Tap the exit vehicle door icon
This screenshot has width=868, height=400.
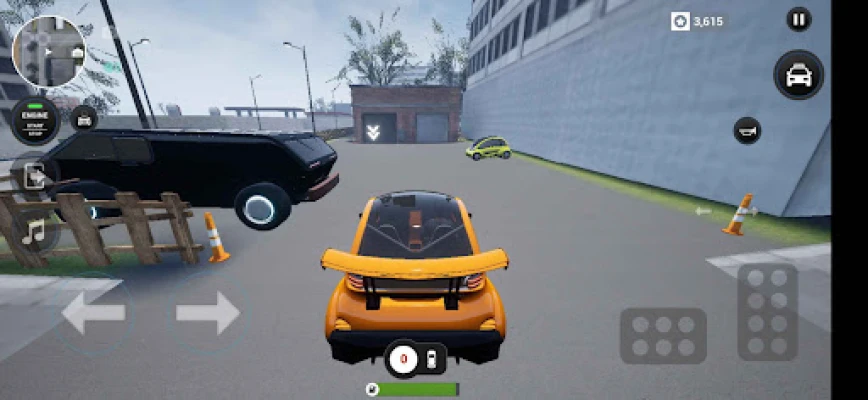coord(35,177)
